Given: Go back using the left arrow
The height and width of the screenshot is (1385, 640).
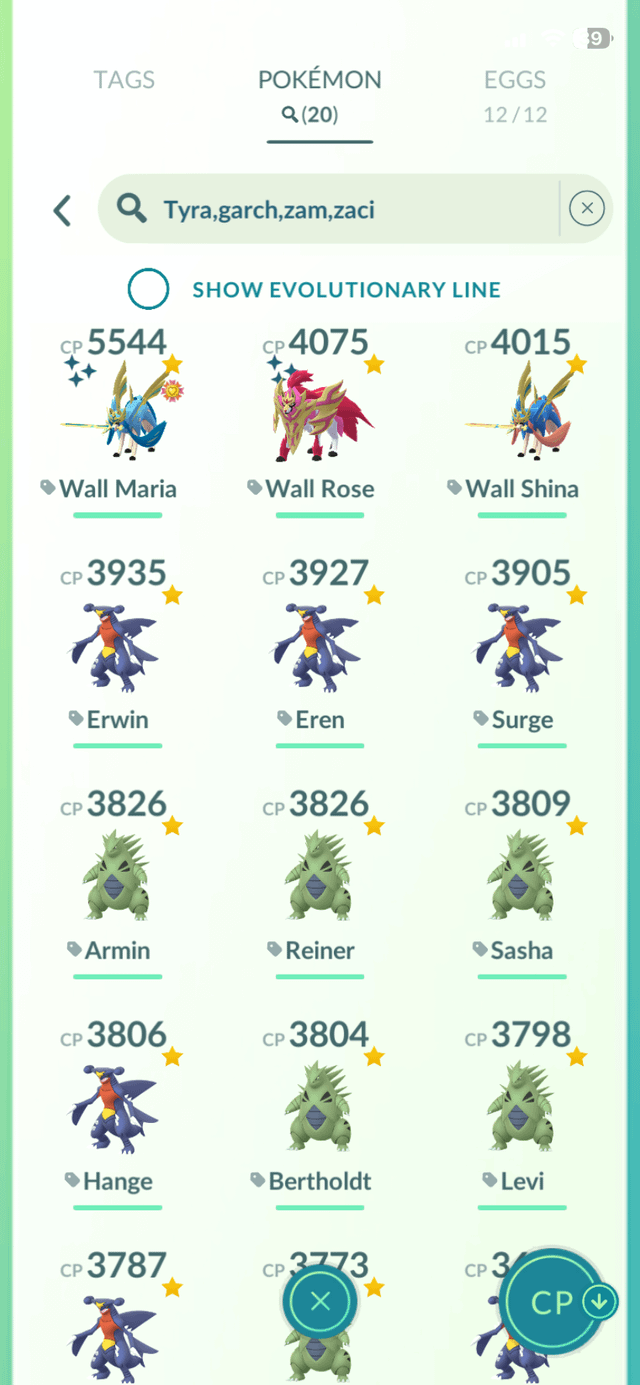Looking at the screenshot, I should (x=63, y=210).
